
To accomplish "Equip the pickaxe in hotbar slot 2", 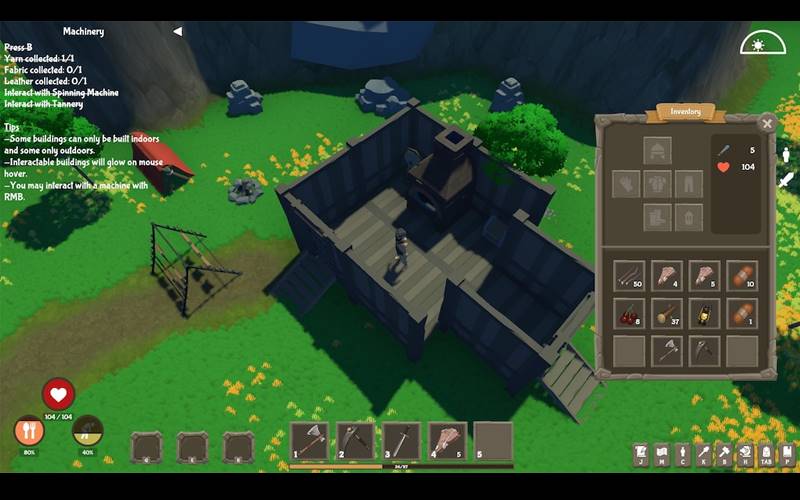I will 355,441.
